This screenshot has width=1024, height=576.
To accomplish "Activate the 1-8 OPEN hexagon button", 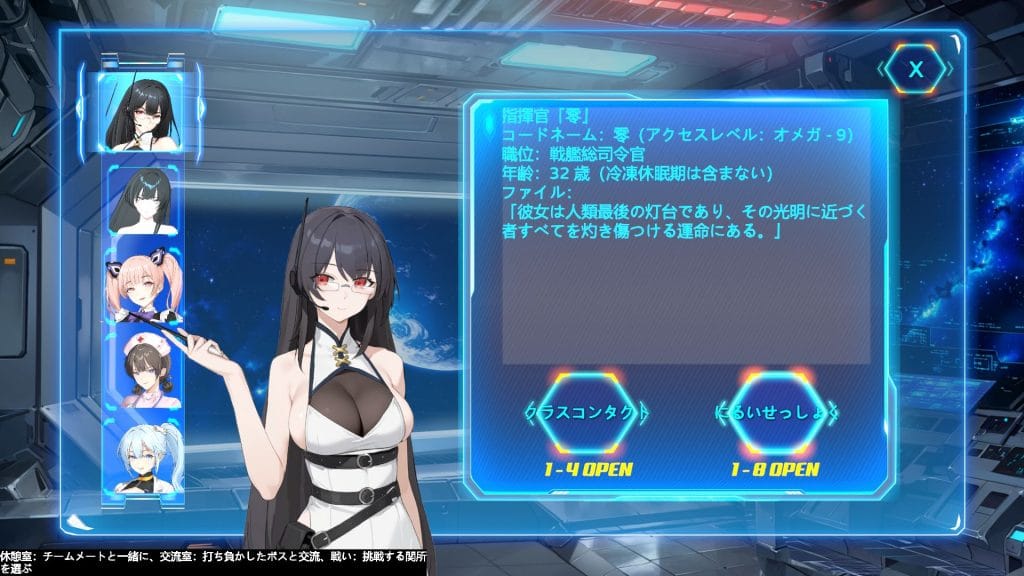I will tap(777, 412).
